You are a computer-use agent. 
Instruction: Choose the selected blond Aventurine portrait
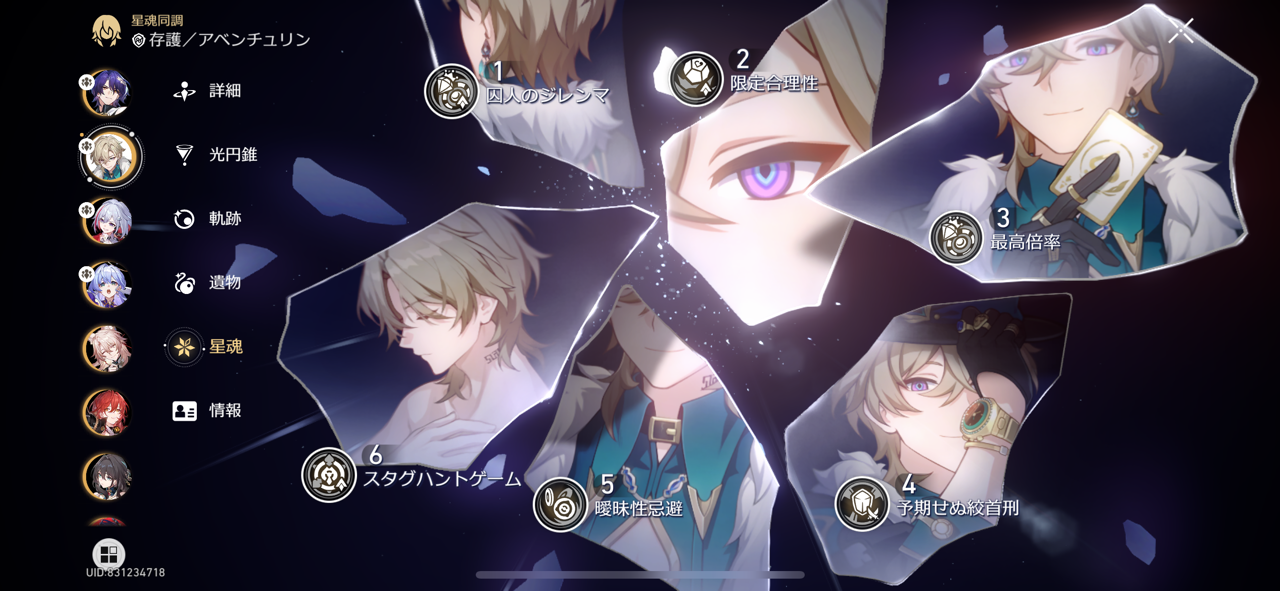(110, 156)
